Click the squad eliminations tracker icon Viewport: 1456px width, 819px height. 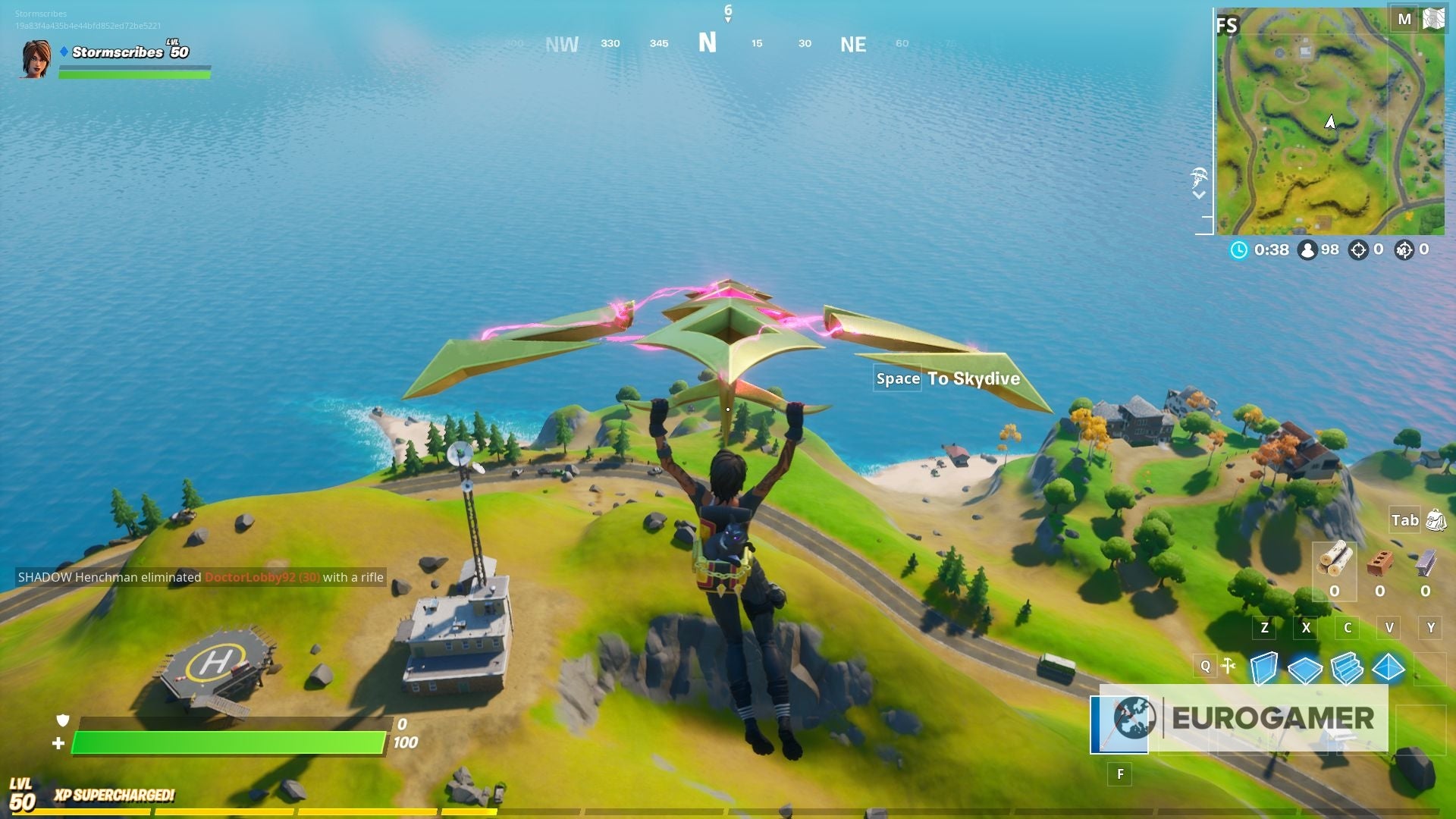pyautogui.click(x=1404, y=249)
